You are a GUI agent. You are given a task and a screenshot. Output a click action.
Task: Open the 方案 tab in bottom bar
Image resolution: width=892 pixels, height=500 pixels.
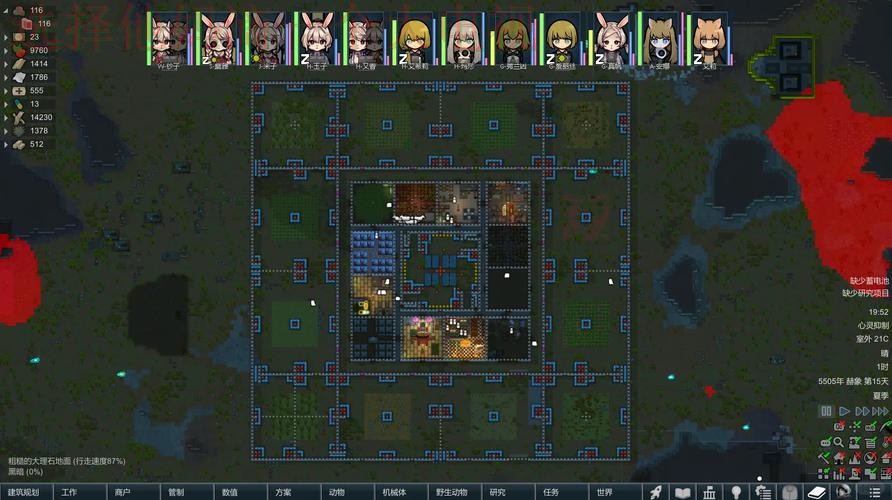283,492
